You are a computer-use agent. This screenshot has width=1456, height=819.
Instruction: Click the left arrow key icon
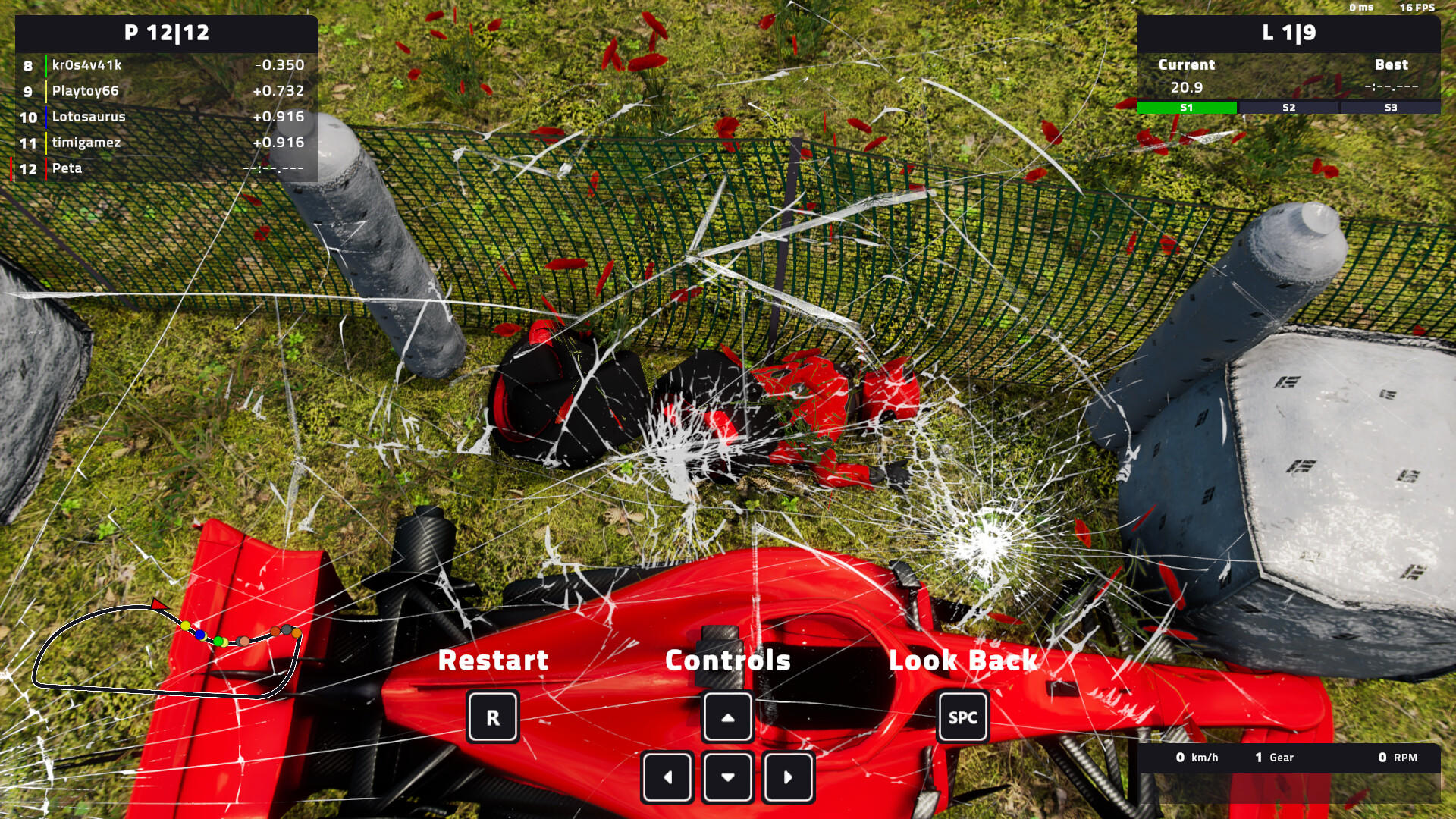667,777
